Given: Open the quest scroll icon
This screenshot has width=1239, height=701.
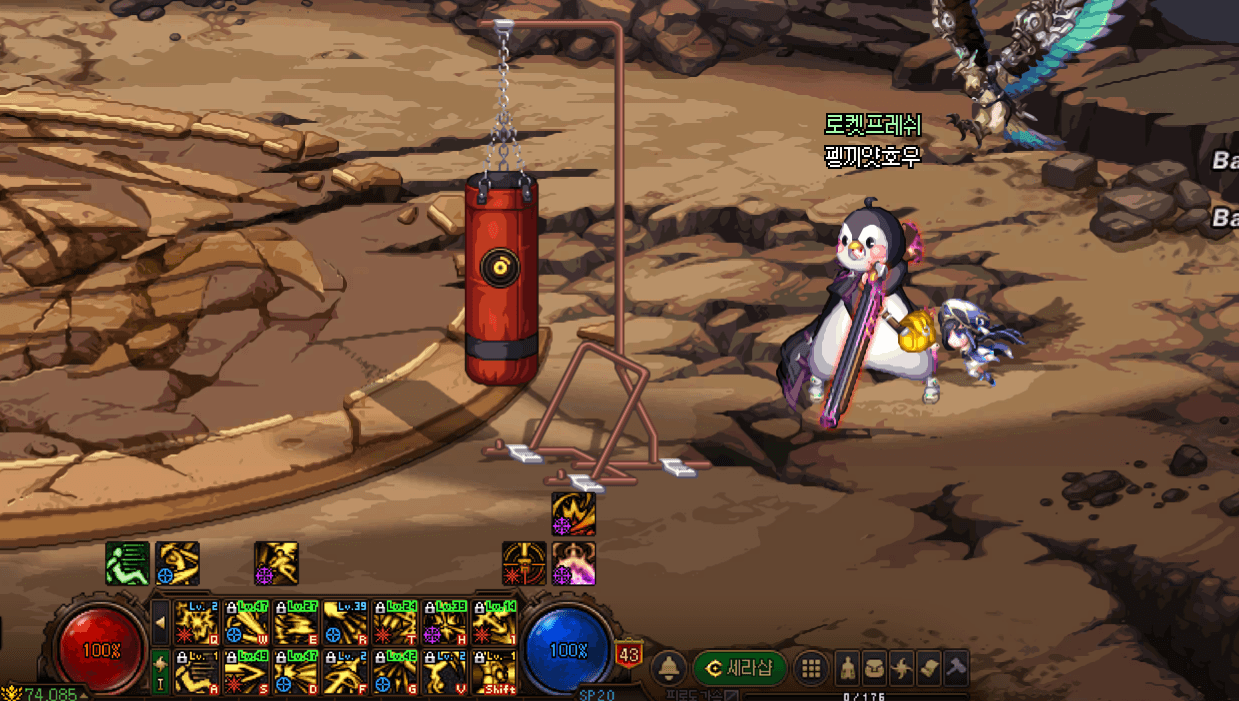Looking at the screenshot, I should (928, 668).
